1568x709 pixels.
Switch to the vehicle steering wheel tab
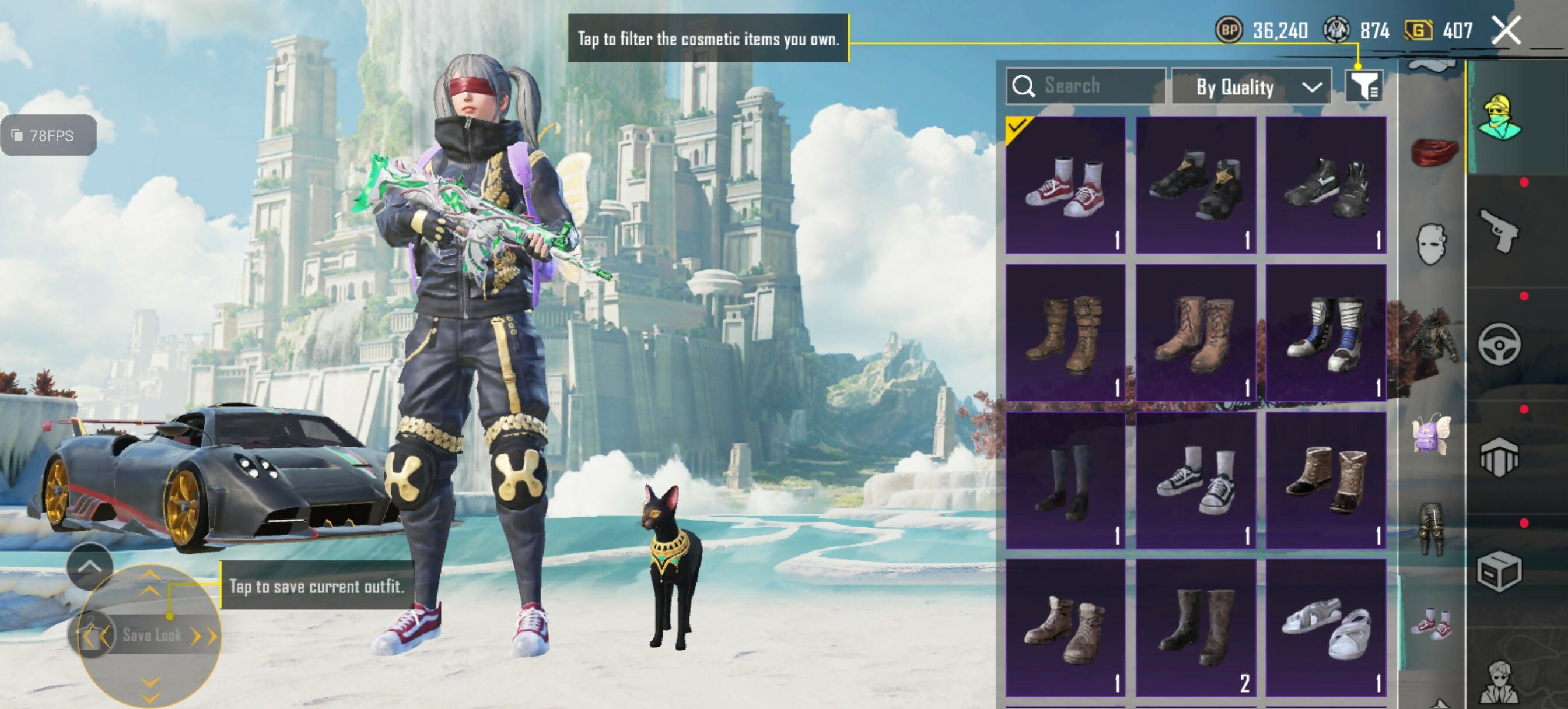(x=1499, y=345)
